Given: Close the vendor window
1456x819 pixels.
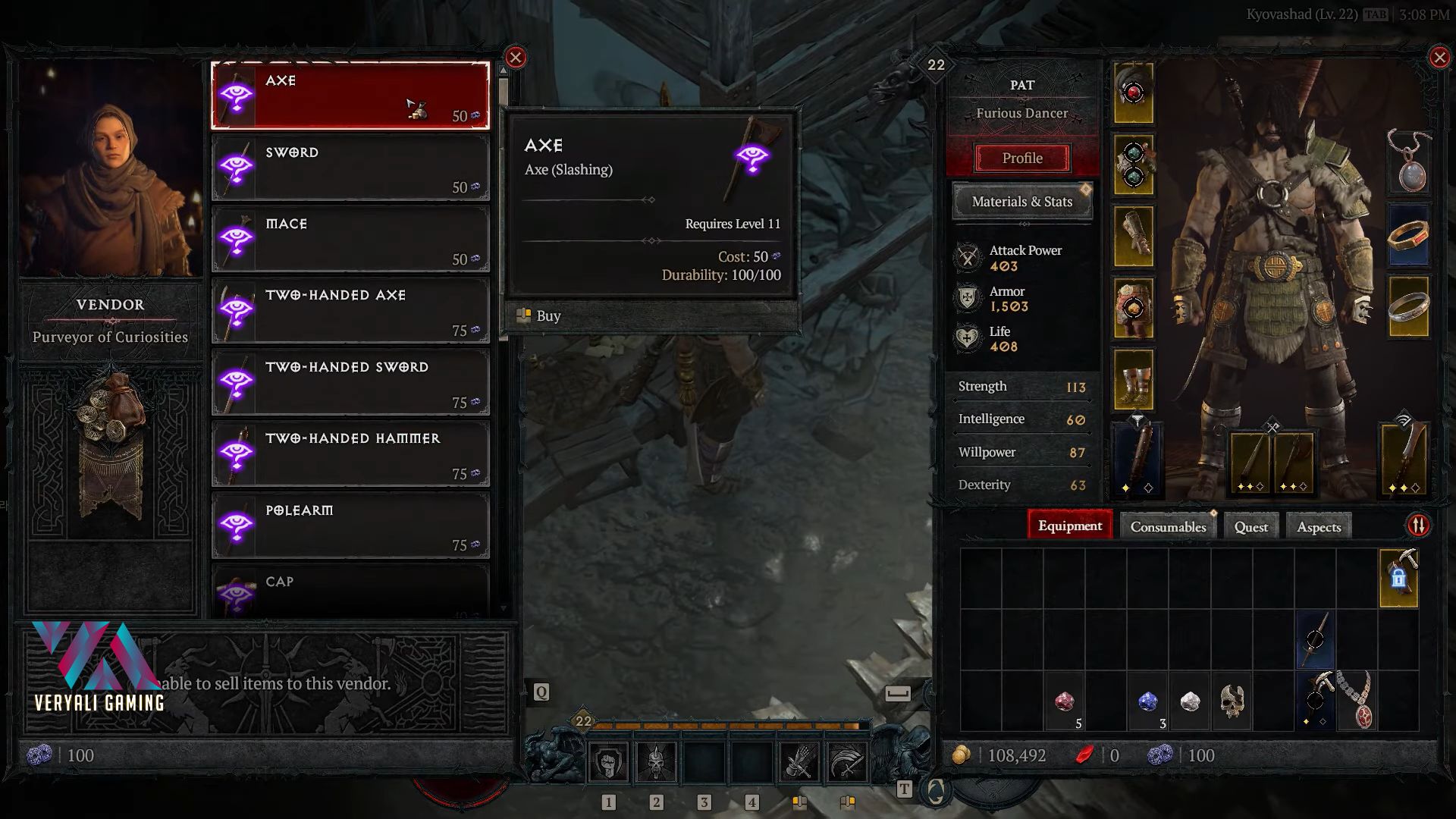Looking at the screenshot, I should tap(516, 58).
